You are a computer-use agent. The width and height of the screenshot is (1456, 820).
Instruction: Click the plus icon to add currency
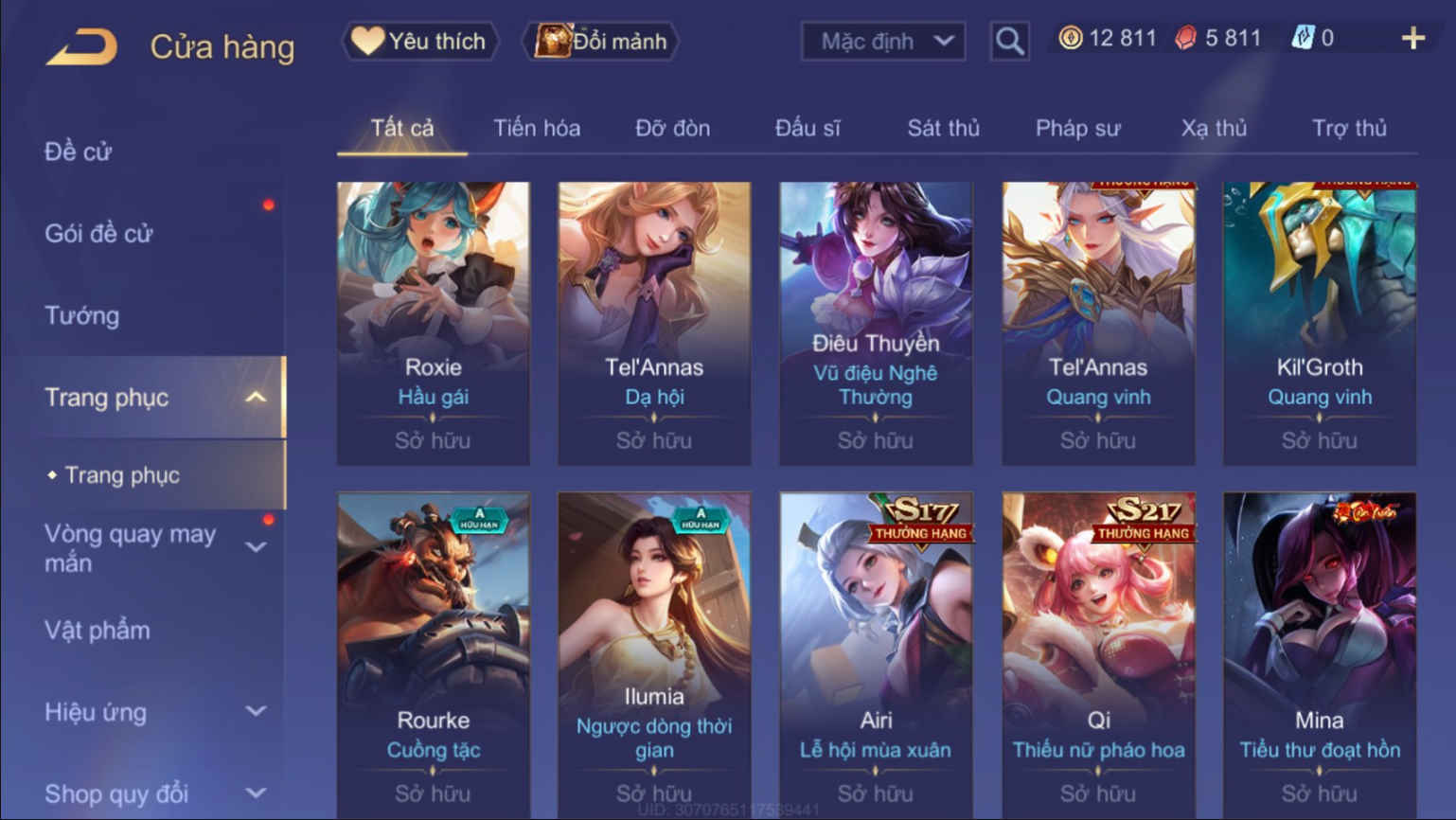click(1413, 38)
